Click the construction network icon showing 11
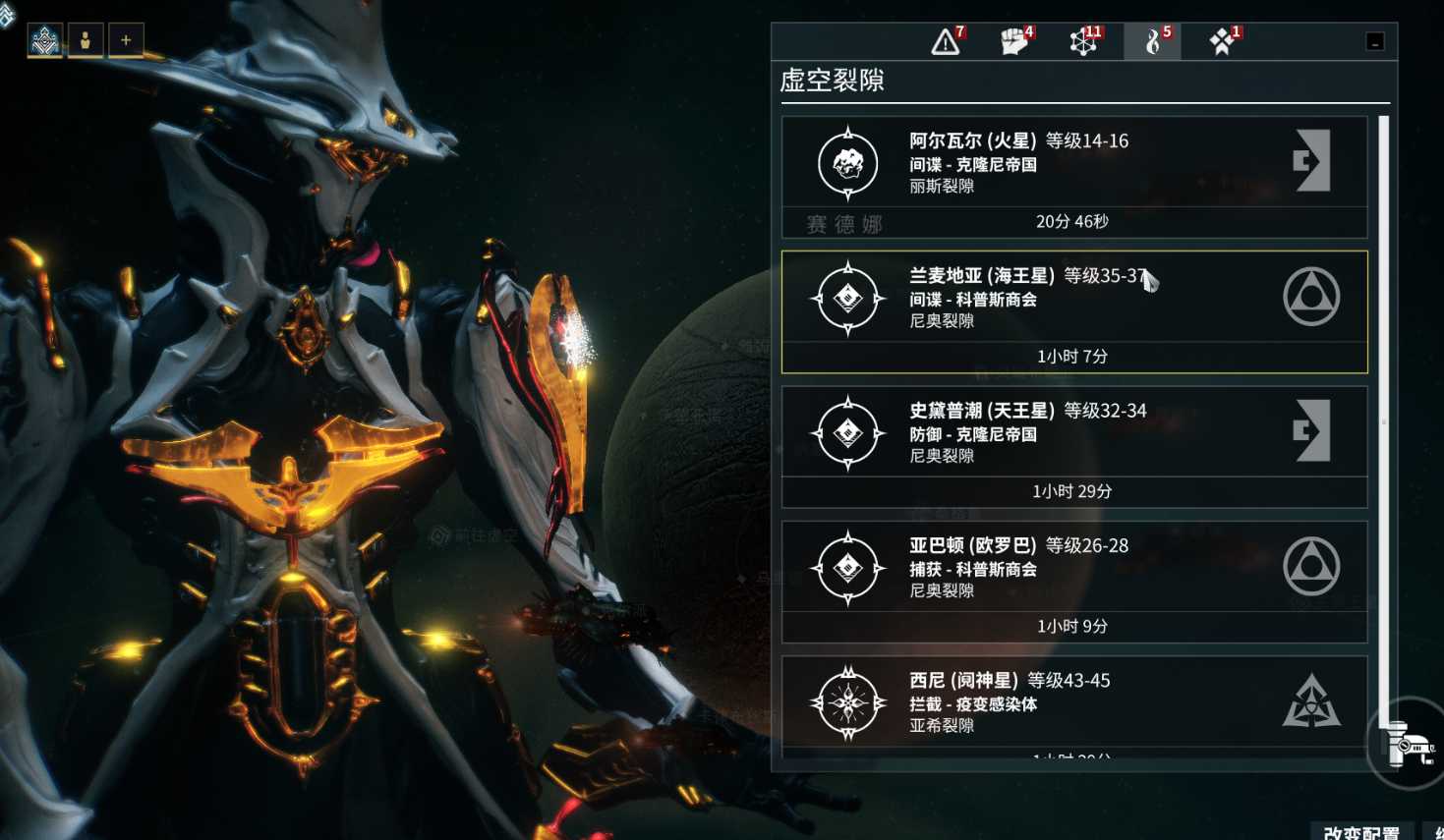 pos(1082,41)
